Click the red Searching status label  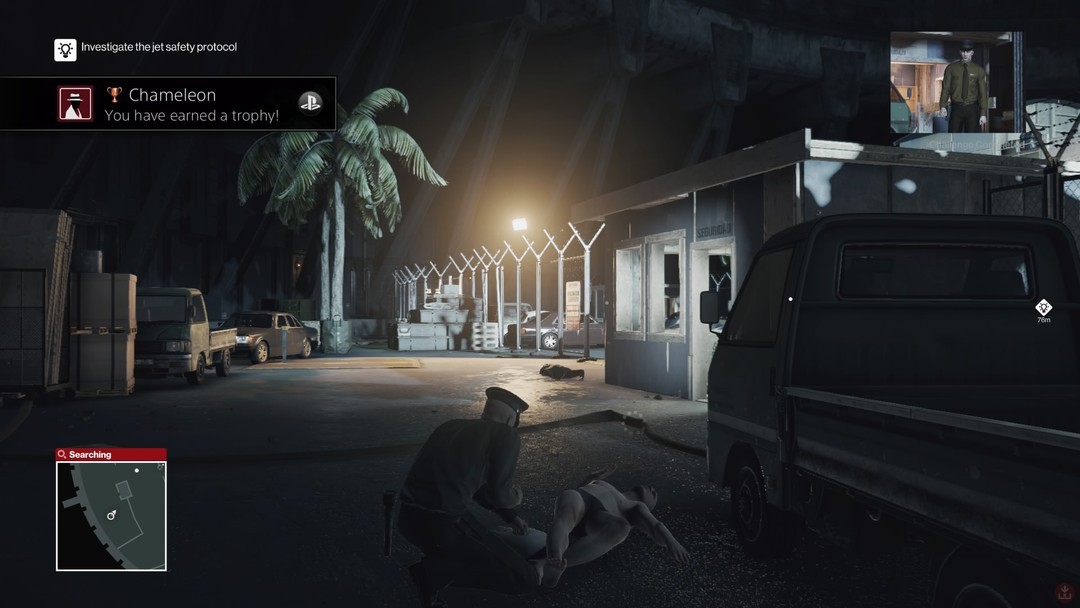(111, 454)
